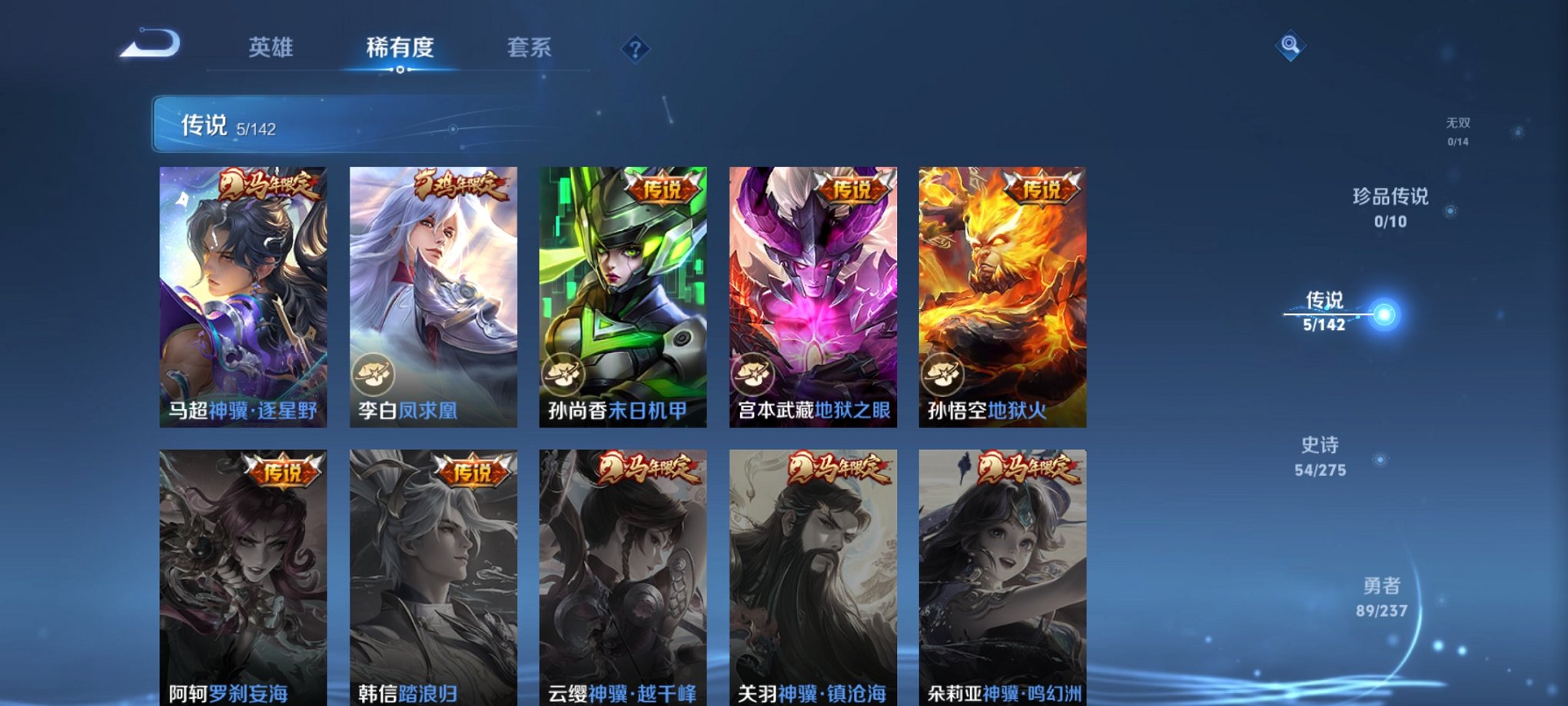The image size is (1568, 706).
Task: Click the help question mark icon
Action: click(635, 49)
